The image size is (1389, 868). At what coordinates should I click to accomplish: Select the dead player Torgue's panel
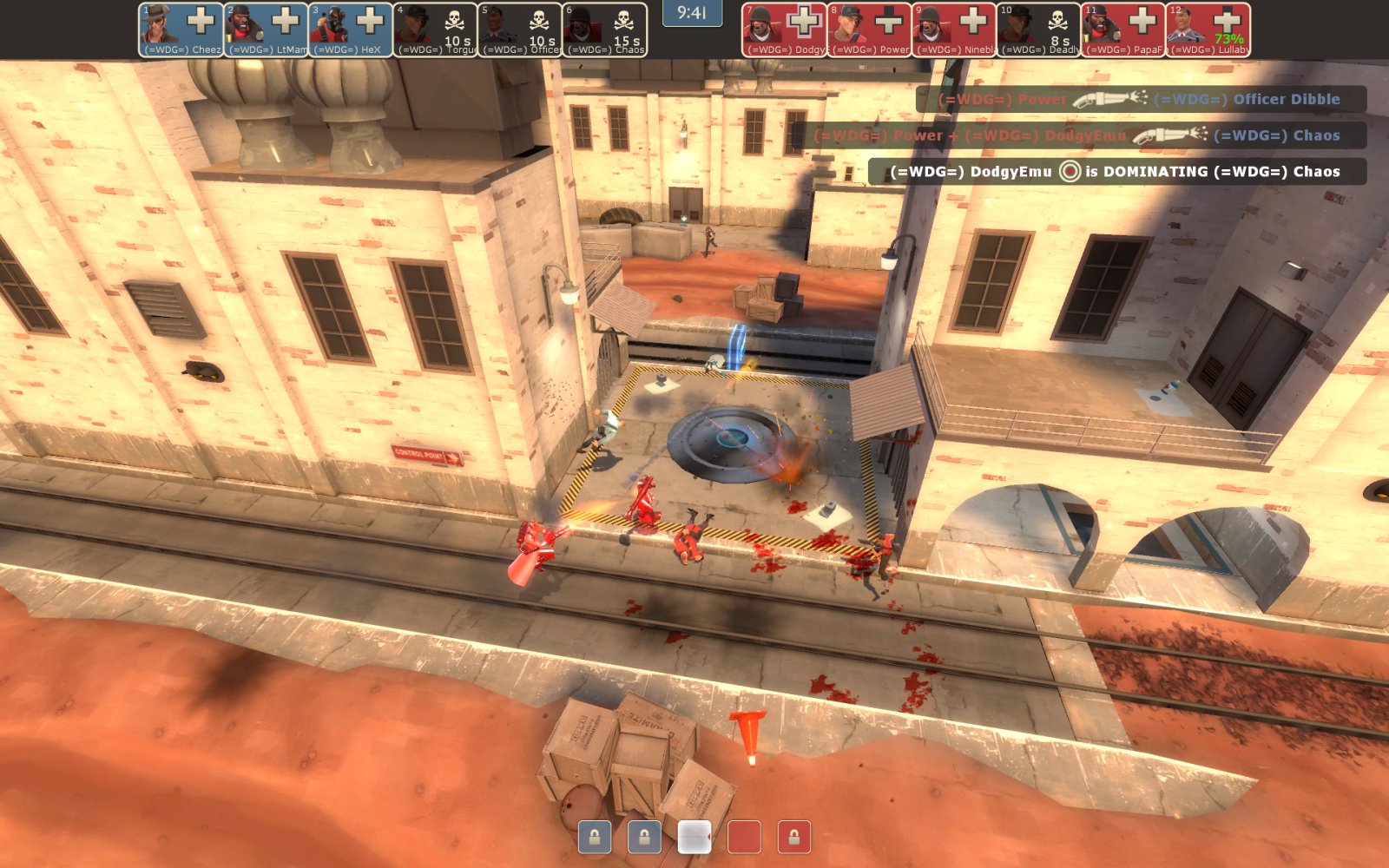tap(436, 30)
